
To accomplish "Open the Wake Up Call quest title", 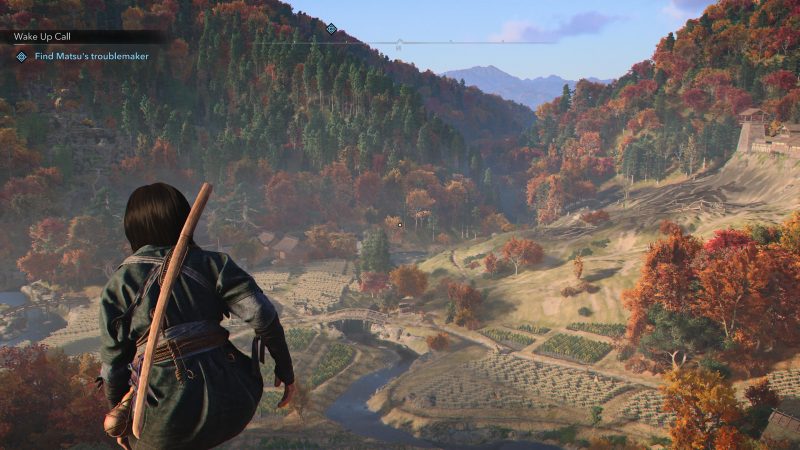I will (43, 36).
